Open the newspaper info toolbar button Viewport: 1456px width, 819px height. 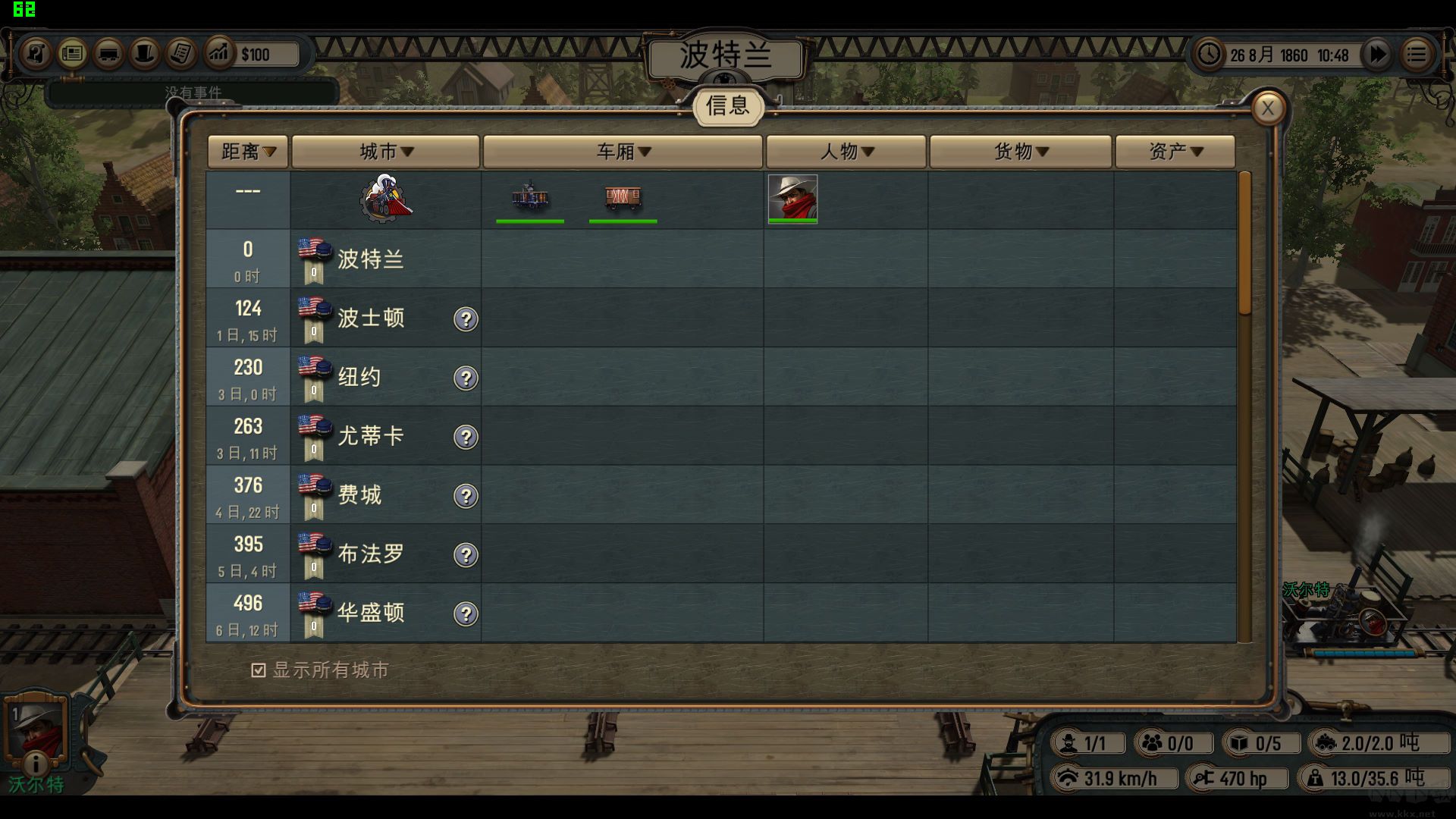pos(72,54)
